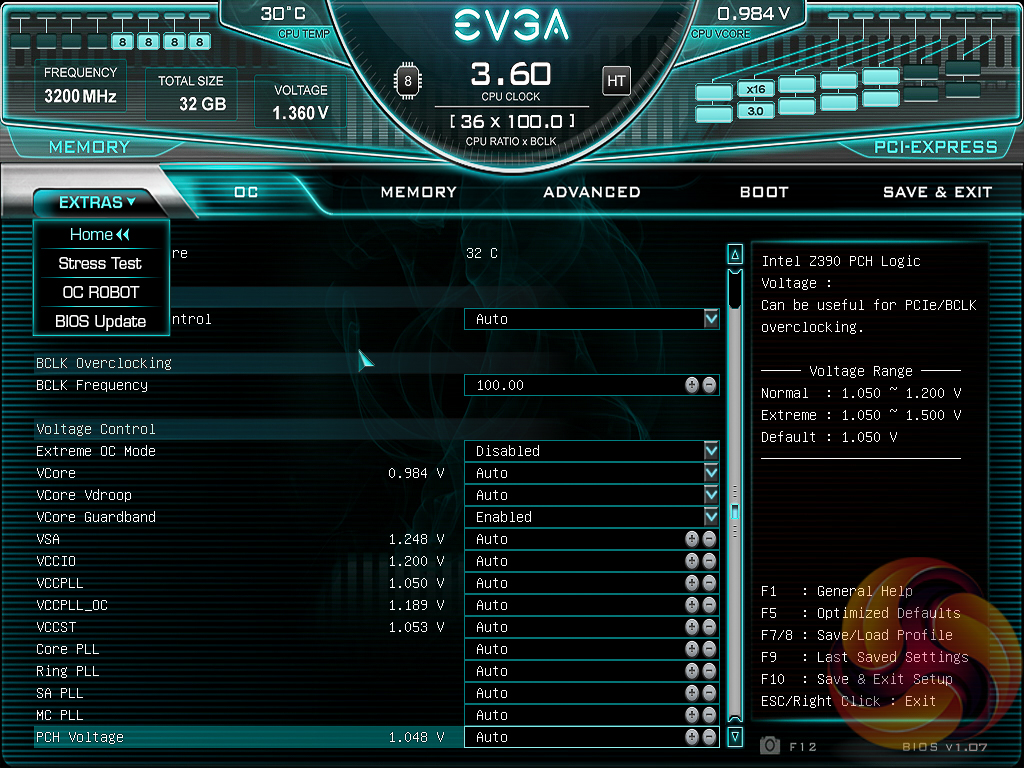Open the SAVE & EXIT tab
The height and width of the screenshot is (768, 1024).
point(937,192)
